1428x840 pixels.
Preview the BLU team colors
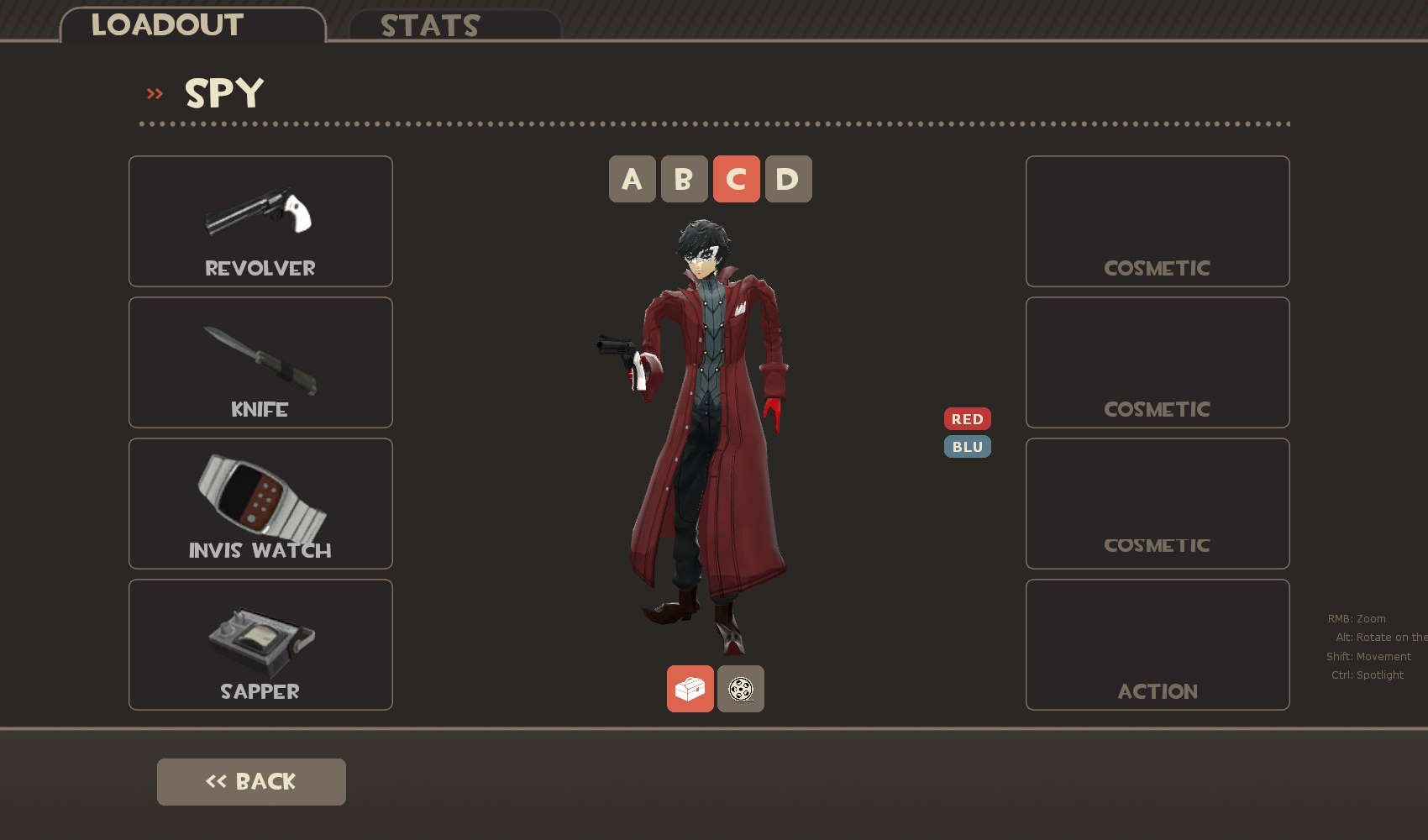[967, 447]
